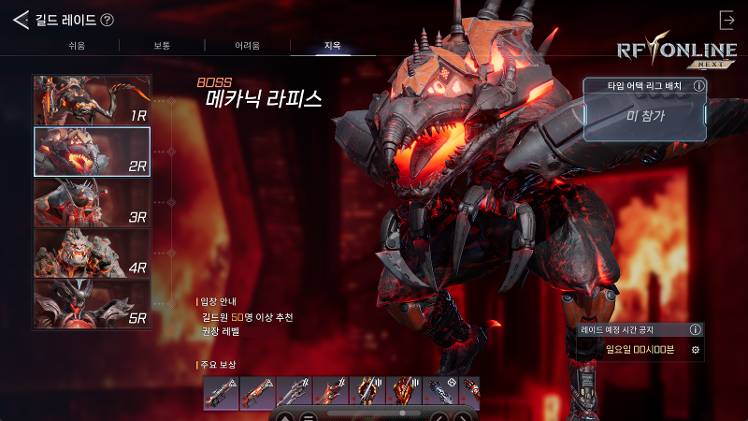Open info for 레이드 예정 시간 공지

(x=695, y=329)
